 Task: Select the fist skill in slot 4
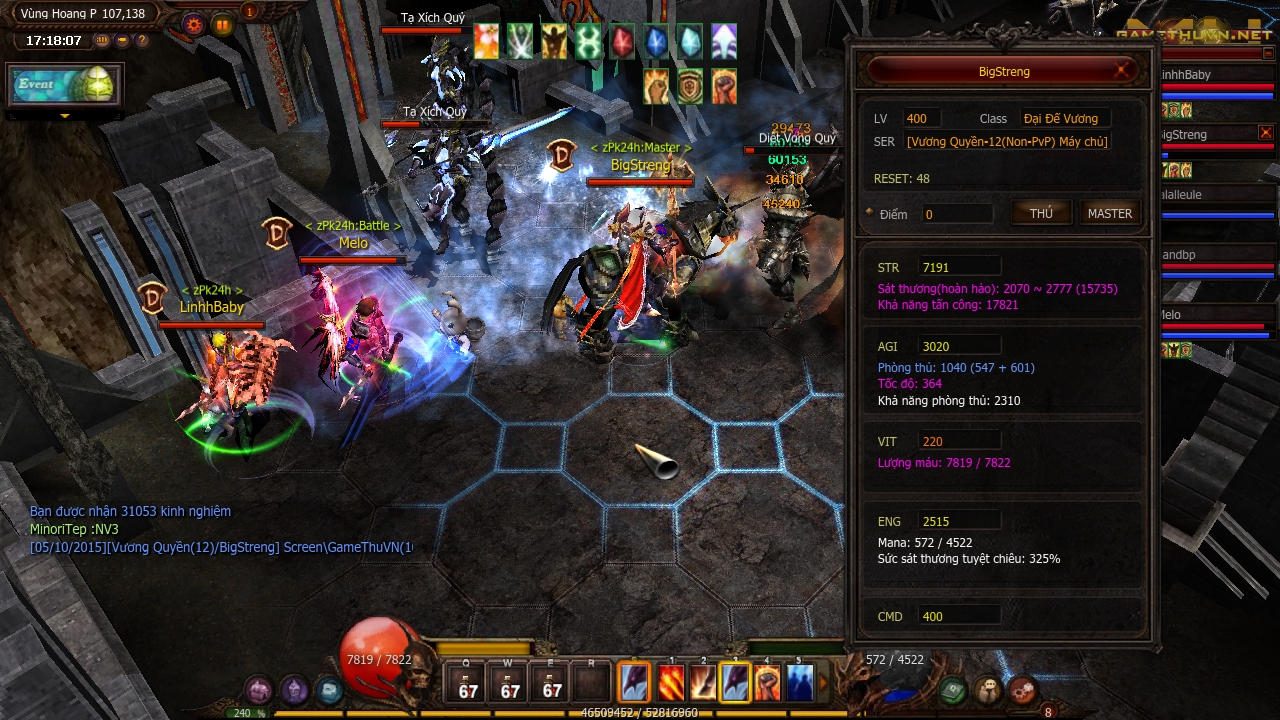(x=767, y=683)
